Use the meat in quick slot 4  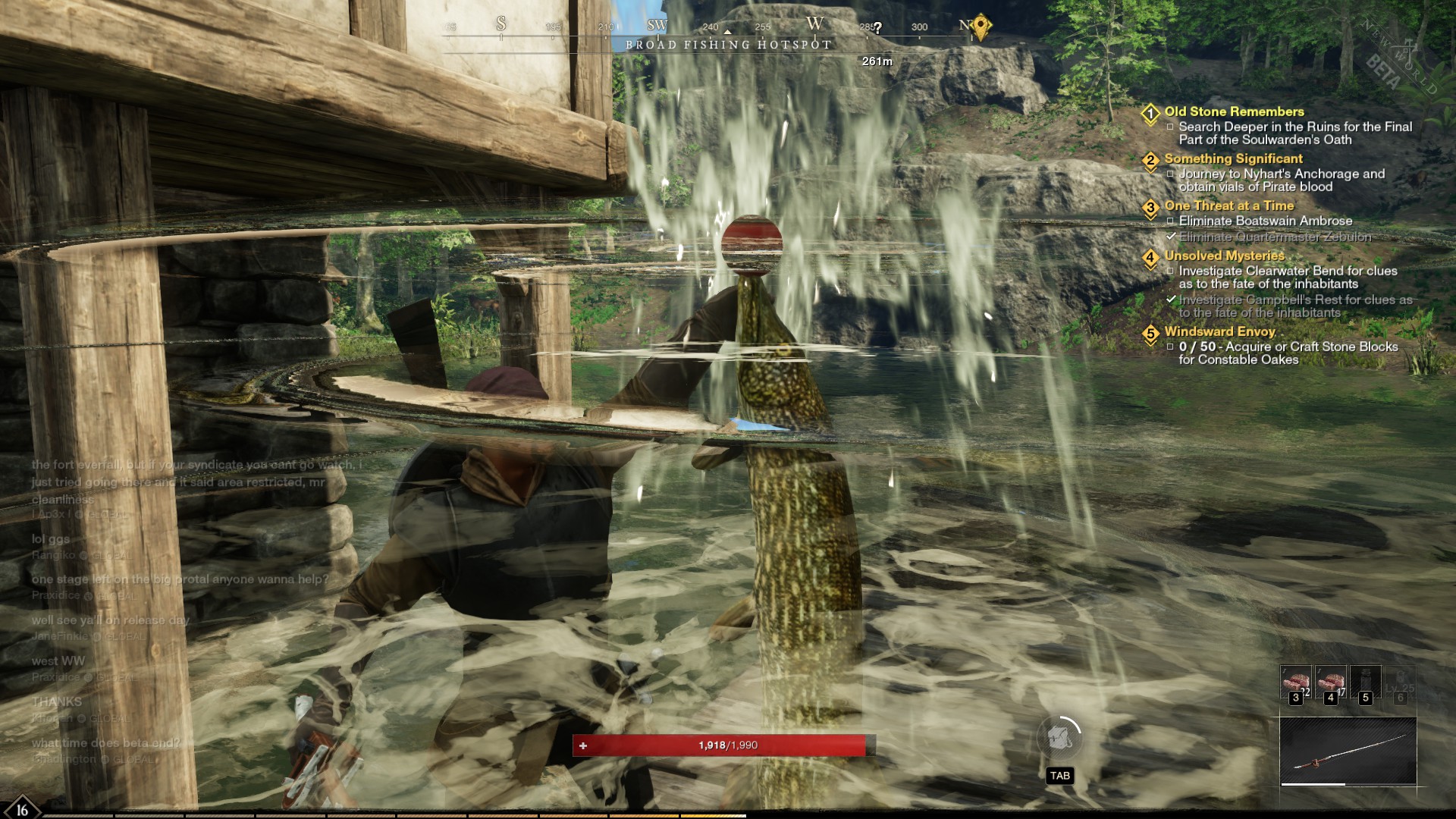coord(1330,683)
